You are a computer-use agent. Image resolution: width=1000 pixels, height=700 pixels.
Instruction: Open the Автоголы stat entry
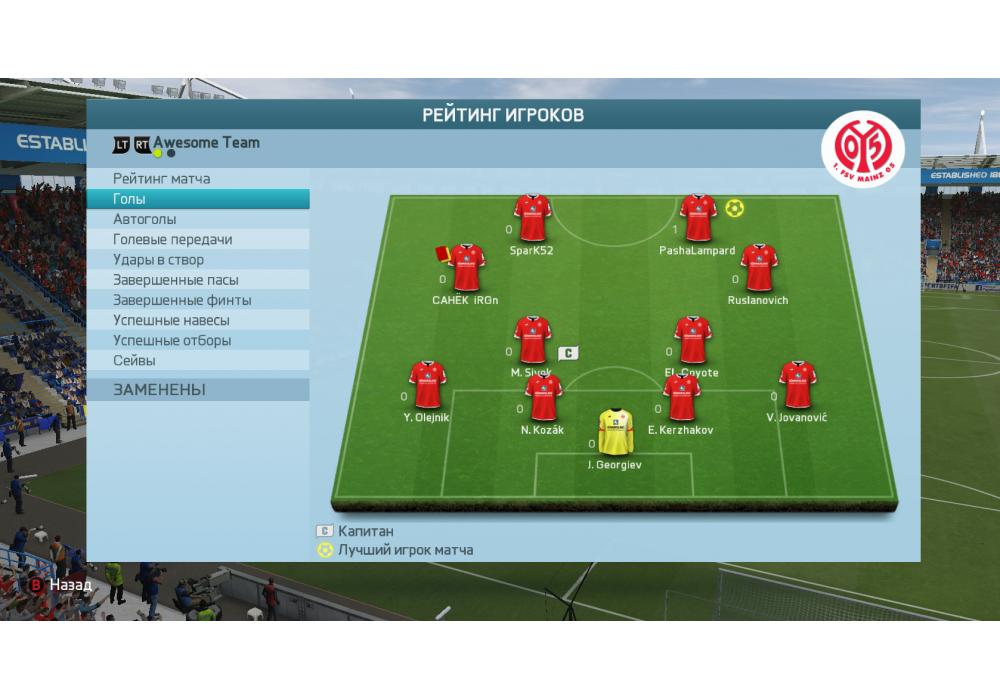pos(144,219)
